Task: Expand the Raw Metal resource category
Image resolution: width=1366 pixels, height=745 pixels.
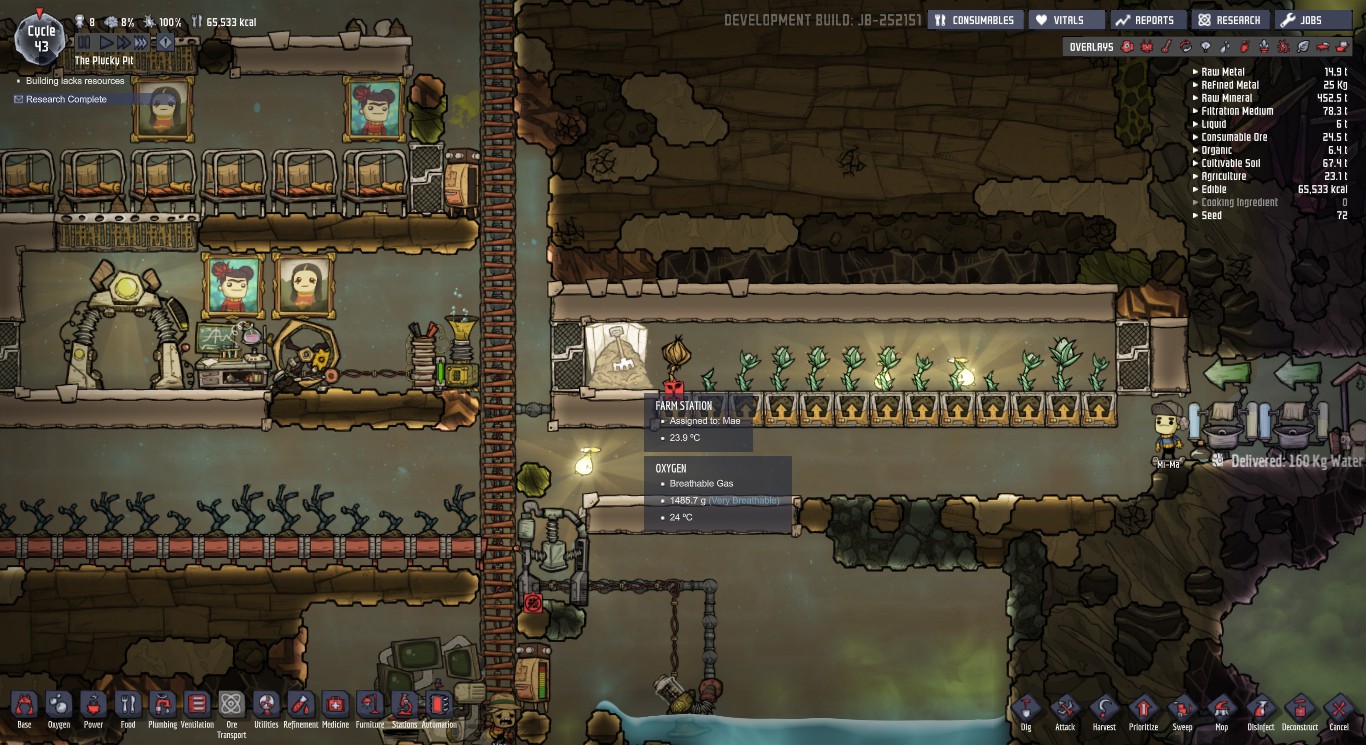Action: (x=1222, y=72)
